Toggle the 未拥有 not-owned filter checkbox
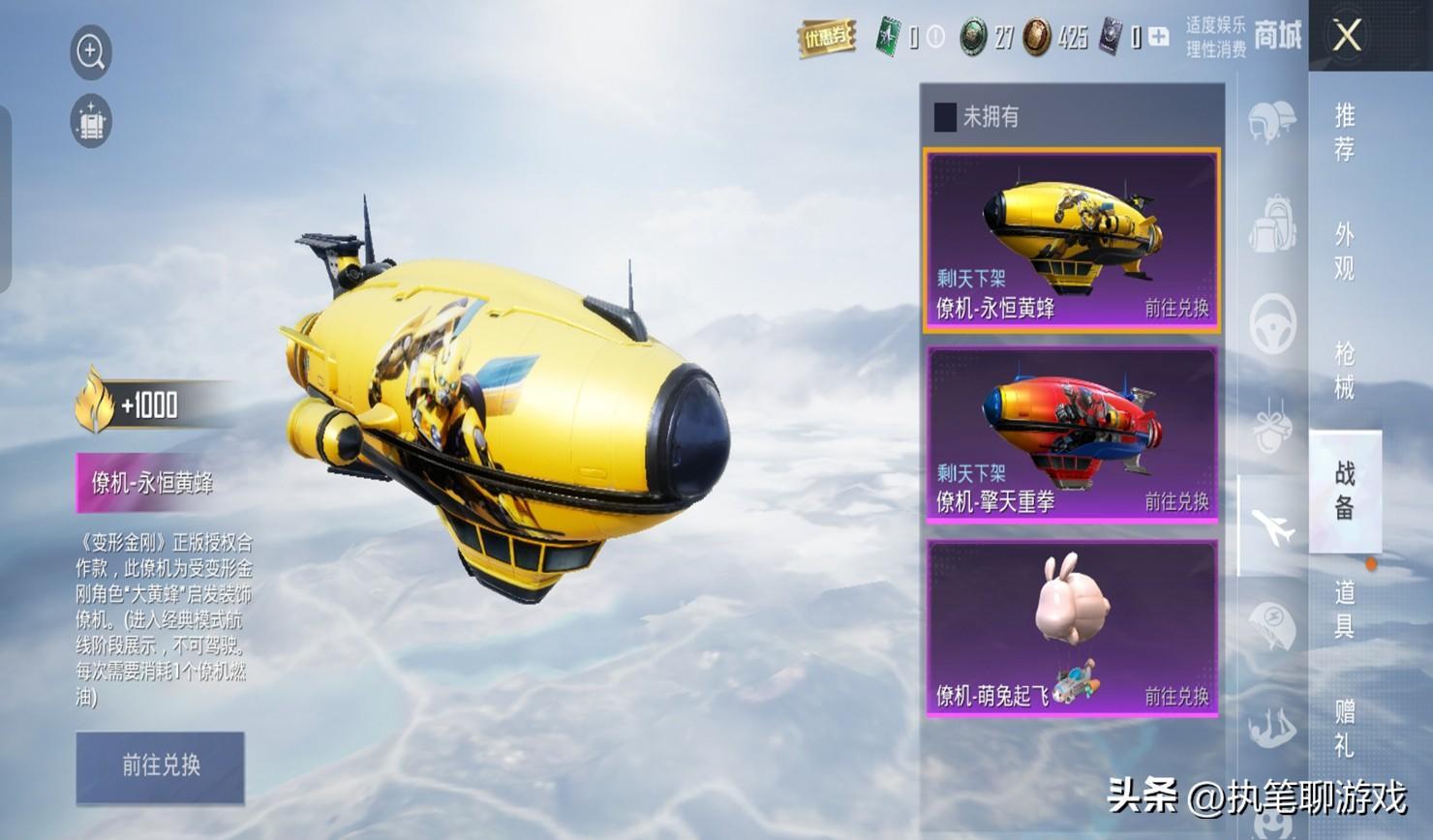This screenshot has width=1433, height=840. click(x=945, y=117)
